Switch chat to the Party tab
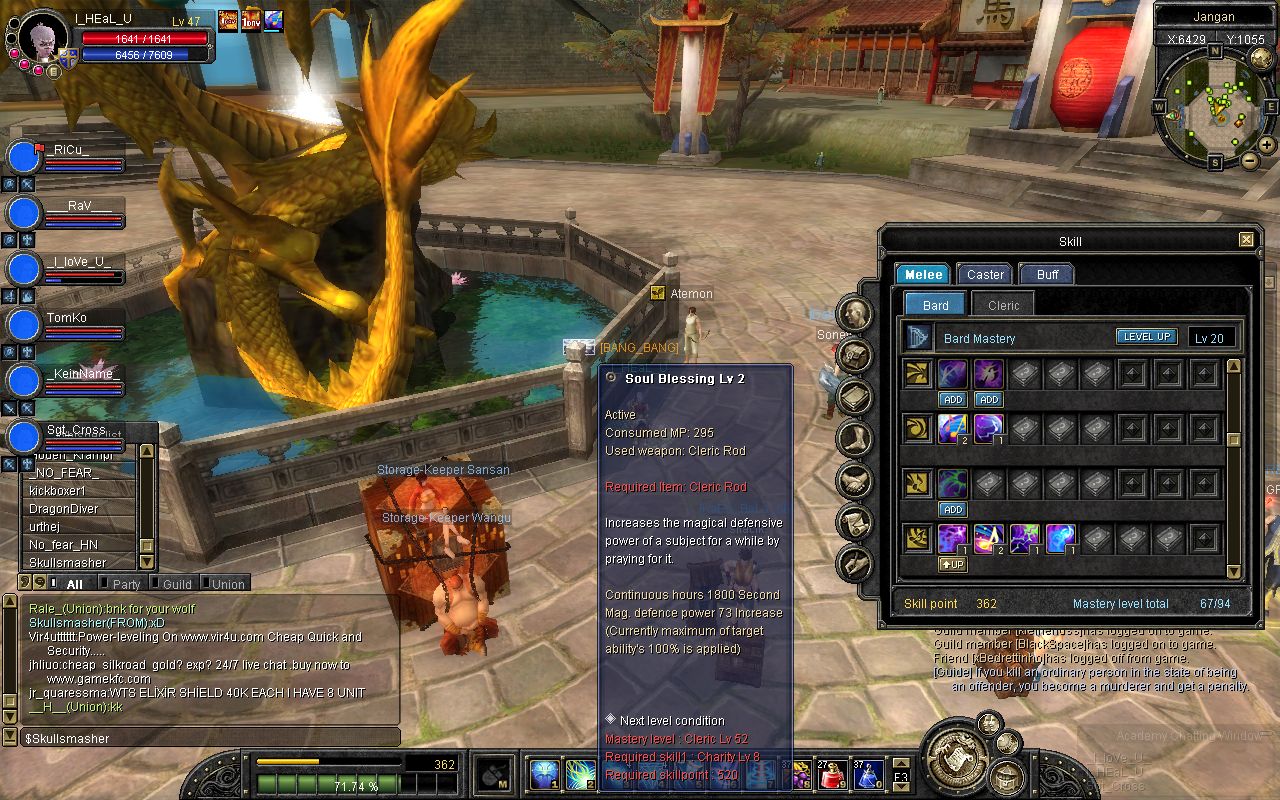Screen dimensions: 1280x800 (x=126, y=584)
